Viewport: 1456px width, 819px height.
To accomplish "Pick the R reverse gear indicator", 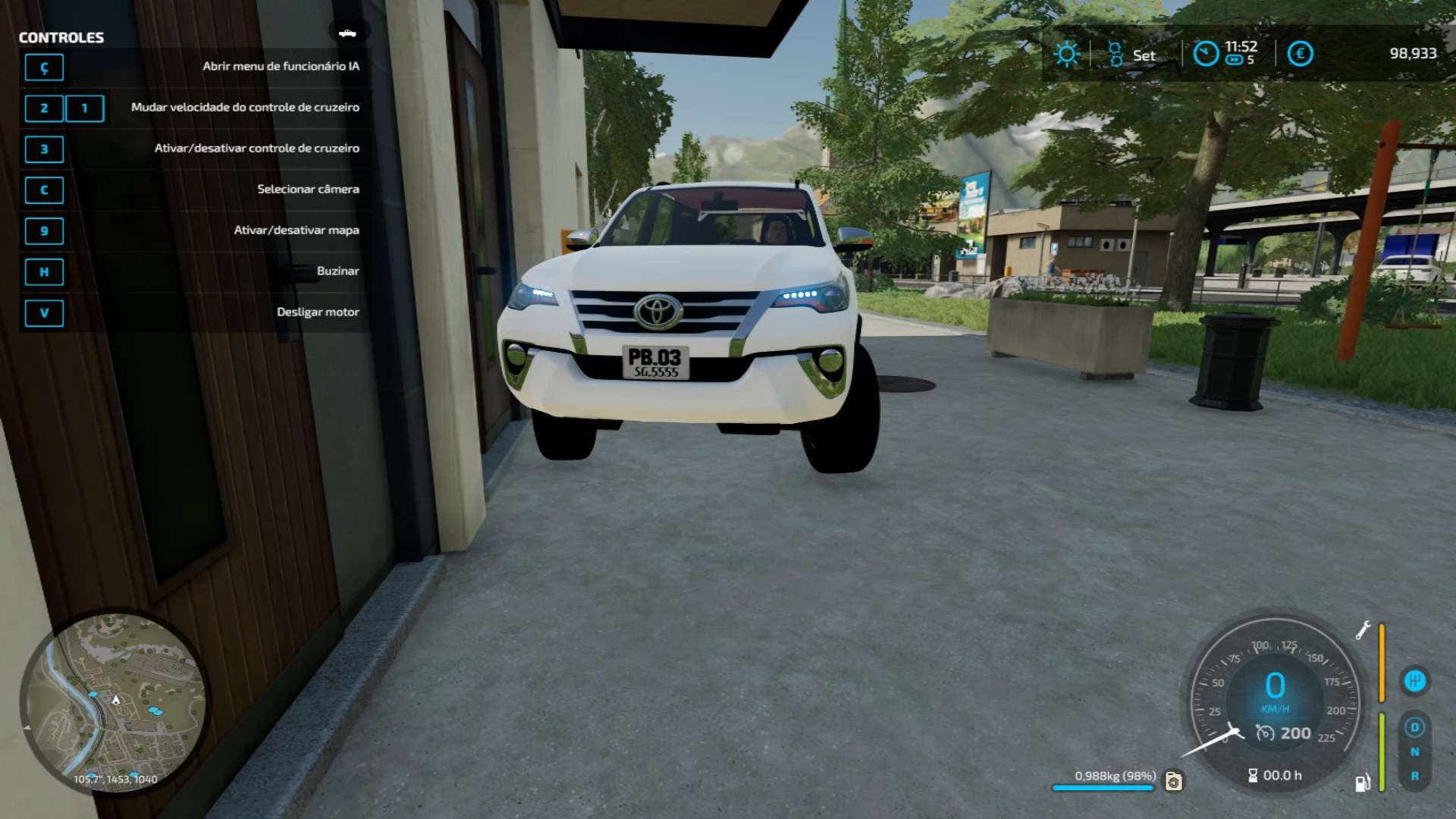I will [x=1414, y=776].
